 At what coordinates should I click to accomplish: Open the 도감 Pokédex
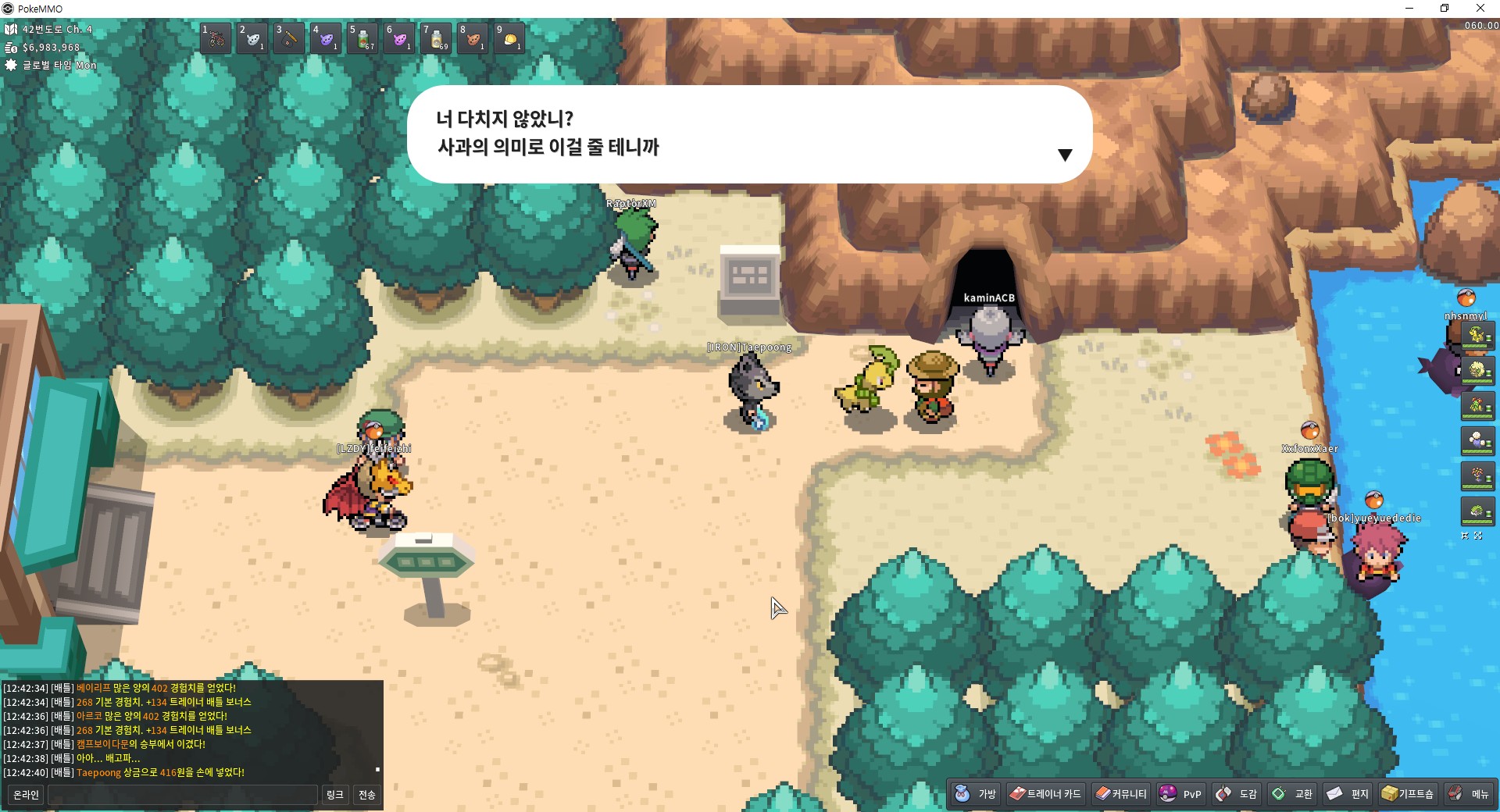[x=1237, y=794]
